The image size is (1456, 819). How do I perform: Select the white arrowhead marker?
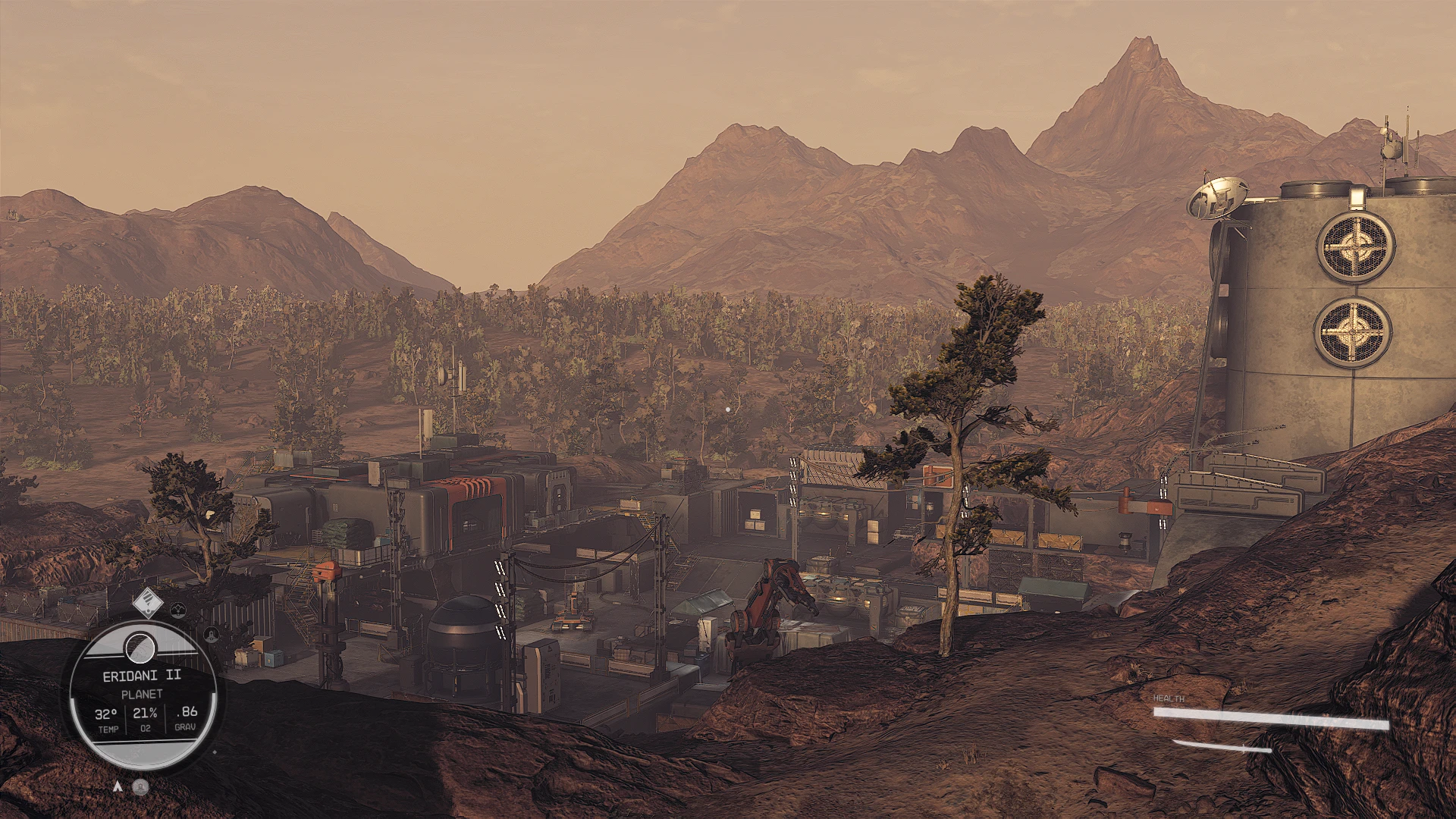coord(118,786)
